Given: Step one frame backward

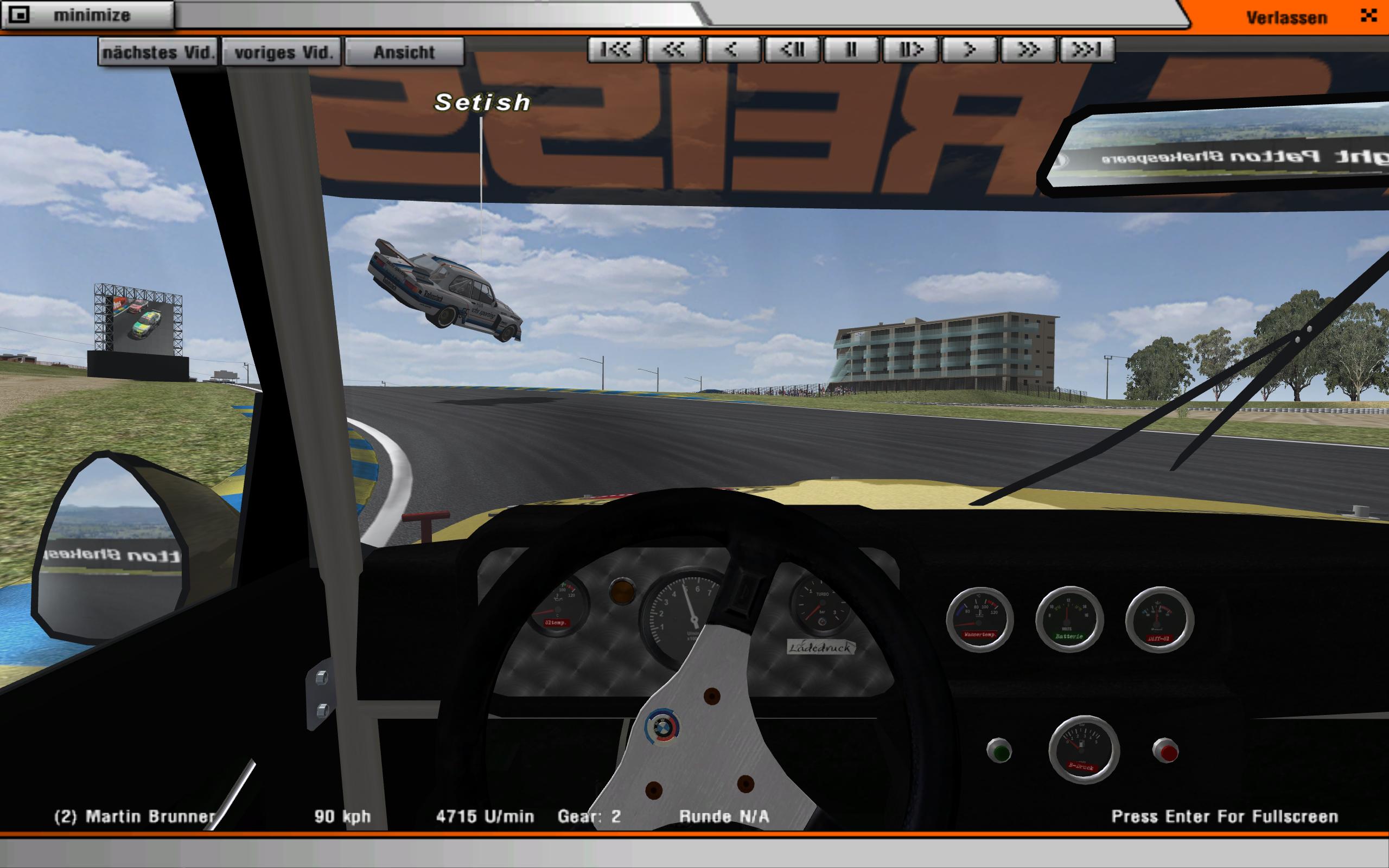Looking at the screenshot, I should tap(793, 50).
